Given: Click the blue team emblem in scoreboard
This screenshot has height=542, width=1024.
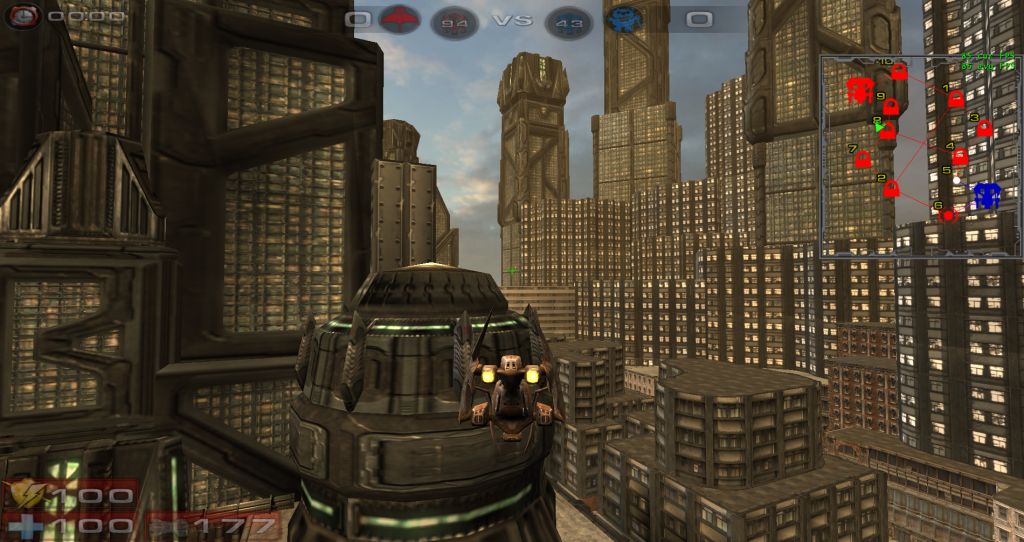Looking at the screenshot, I should pos(624,19).
